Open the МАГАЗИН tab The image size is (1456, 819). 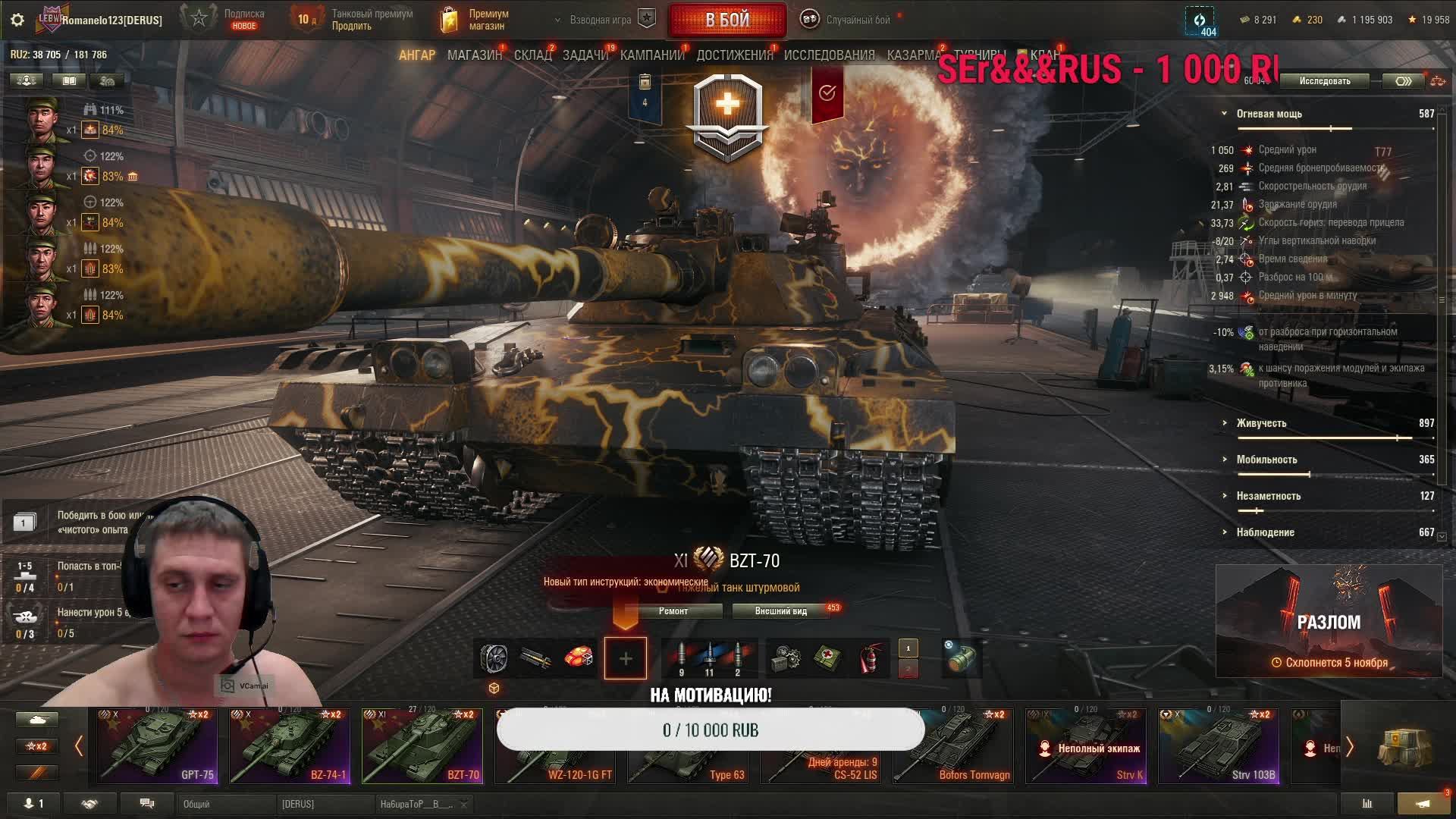474,55
